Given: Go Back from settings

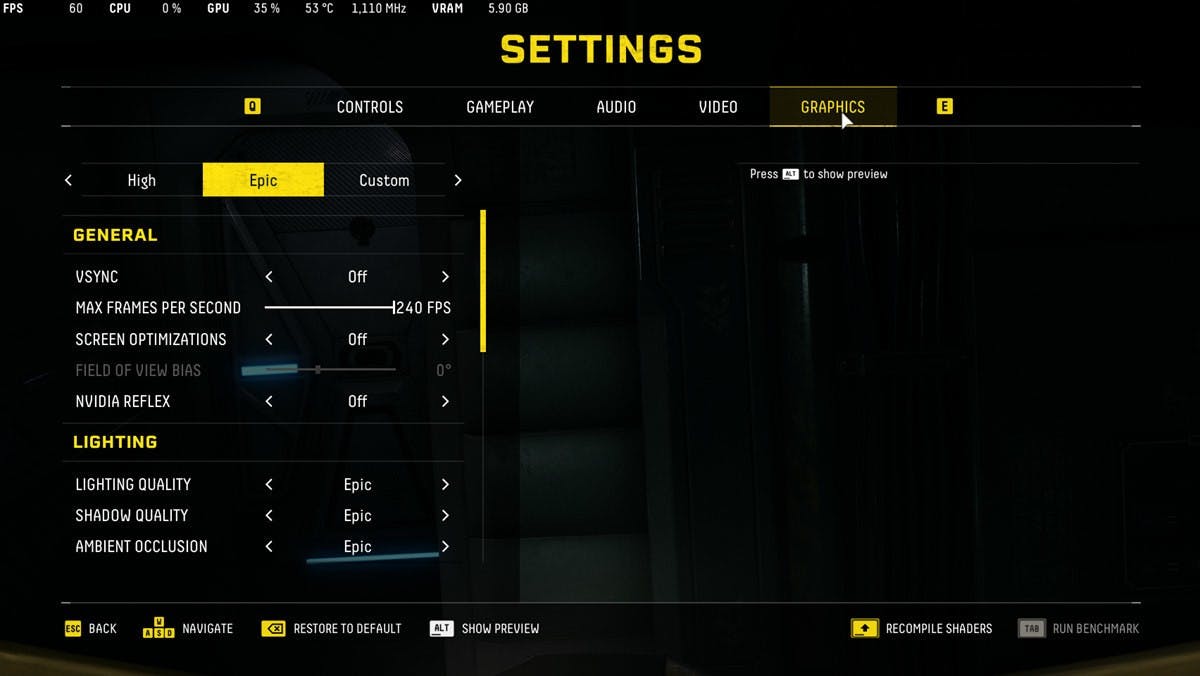Looking at the screenshot, I should 91,629.
